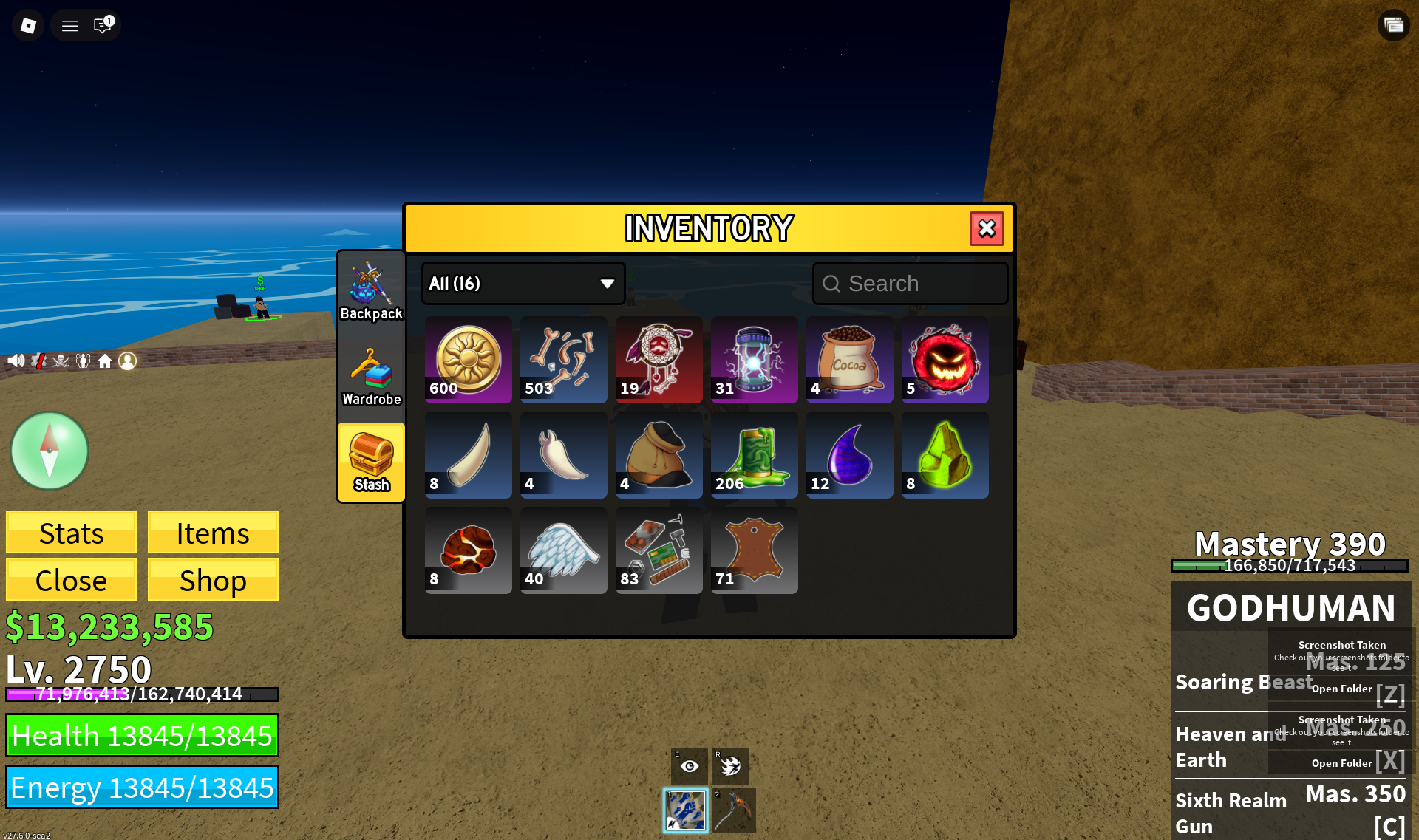1419x840 pixels.
Task: Click the yellow Close button
Action: pyautogui.click(x=71, y=580)
